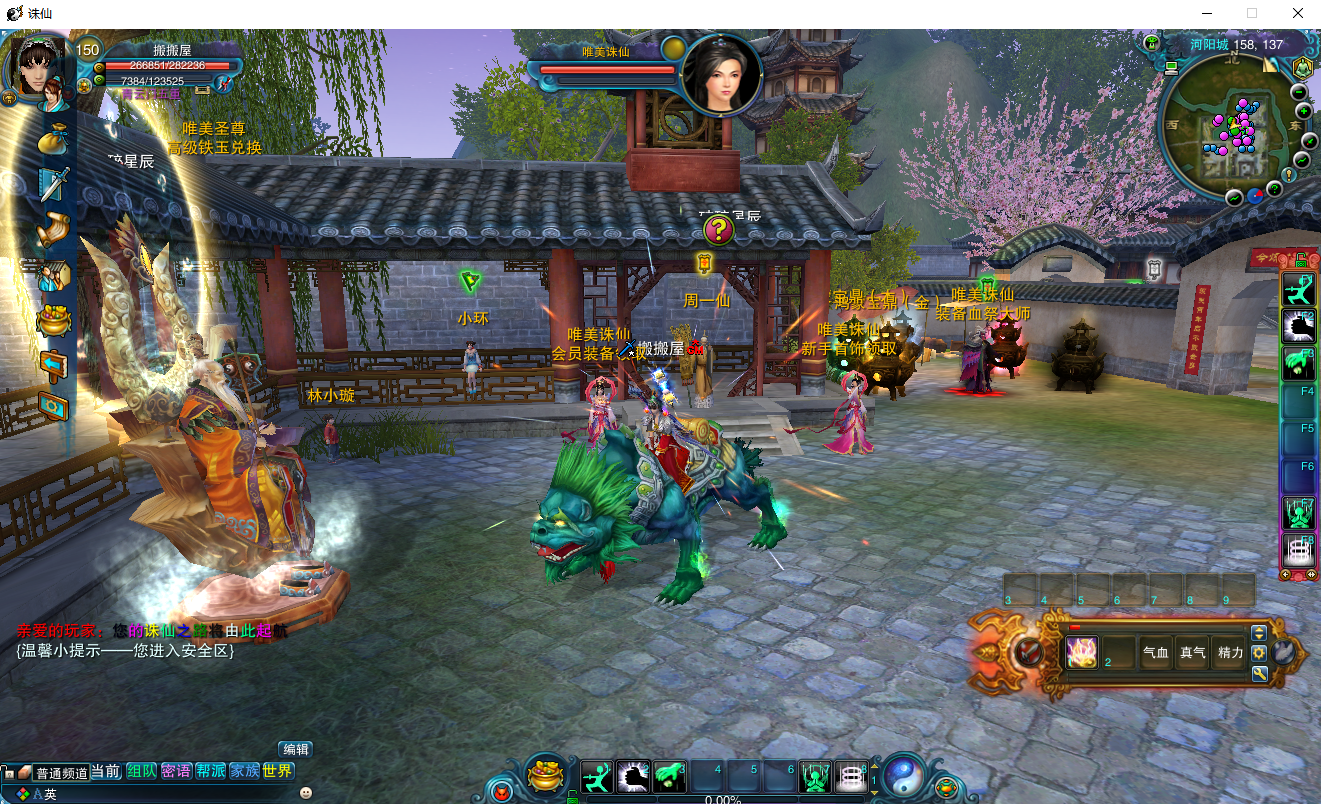Image resolution: width=1321 pixels, height=804 pixels.
Task: Click the 编辑 chat edit button
Action: [x=295, y=750]
